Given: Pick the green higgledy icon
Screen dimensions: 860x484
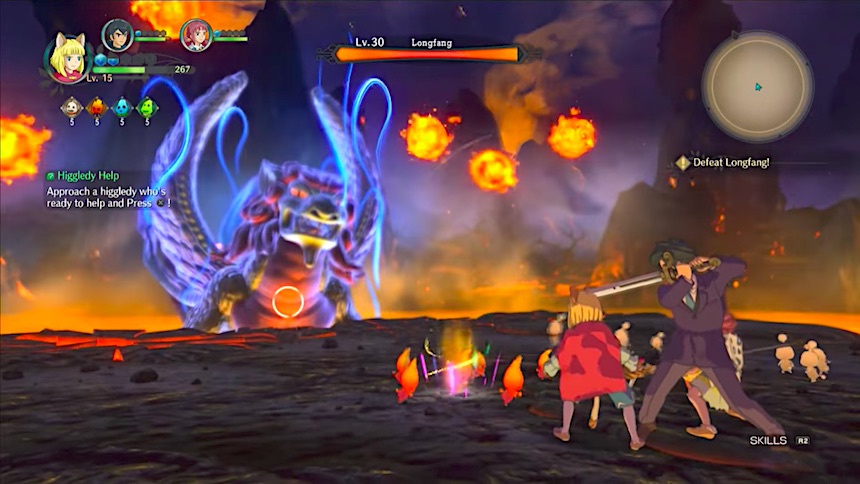Looking at the screenshot, I should pos(147,107).
